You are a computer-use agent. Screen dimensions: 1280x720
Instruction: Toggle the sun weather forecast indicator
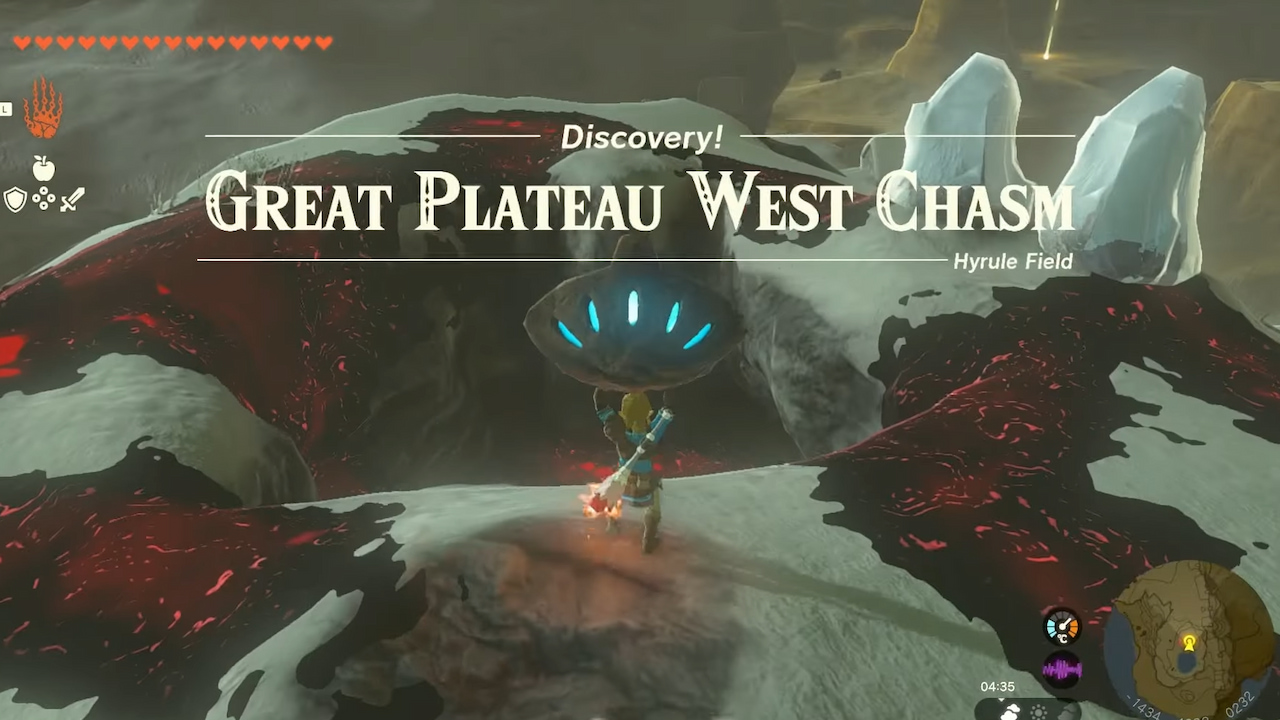[1037, 711]
